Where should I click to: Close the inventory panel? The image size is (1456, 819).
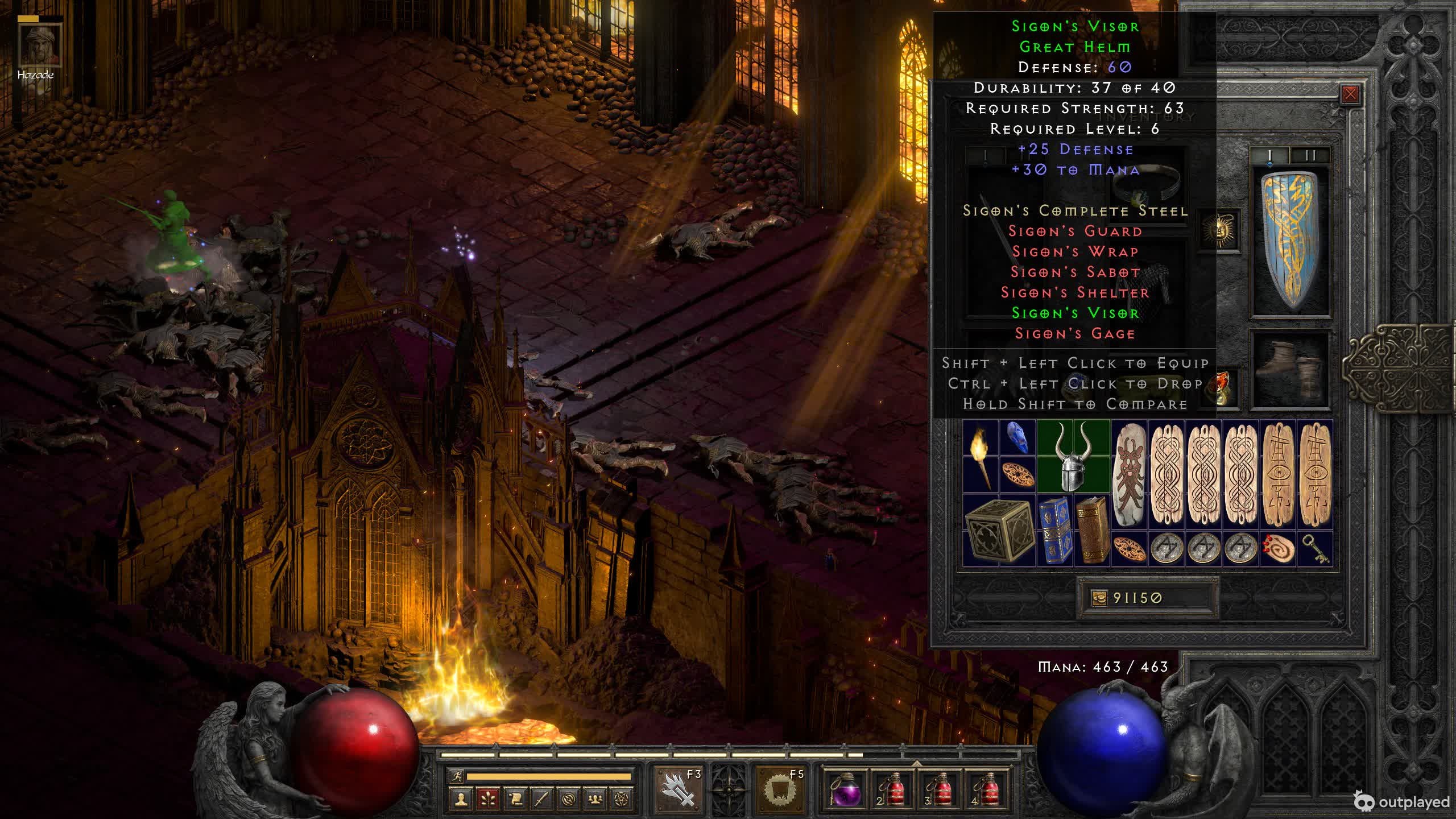point(1350,94)
